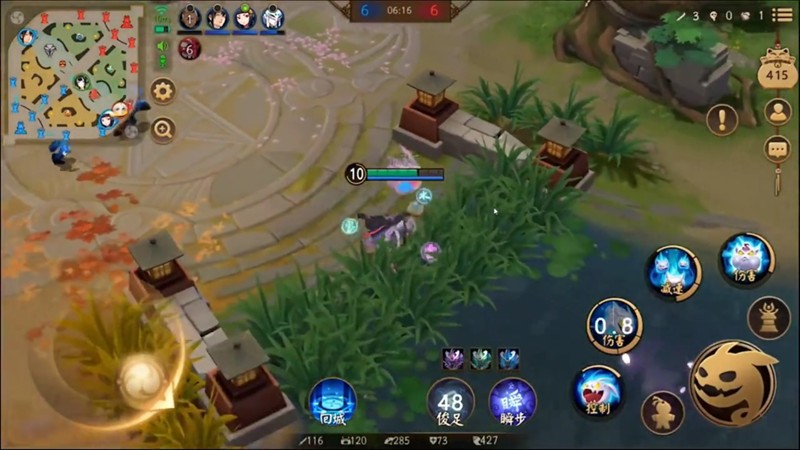Open the scoreboard list icon
The height and width of the screenshot is (450, 800).
781,15
